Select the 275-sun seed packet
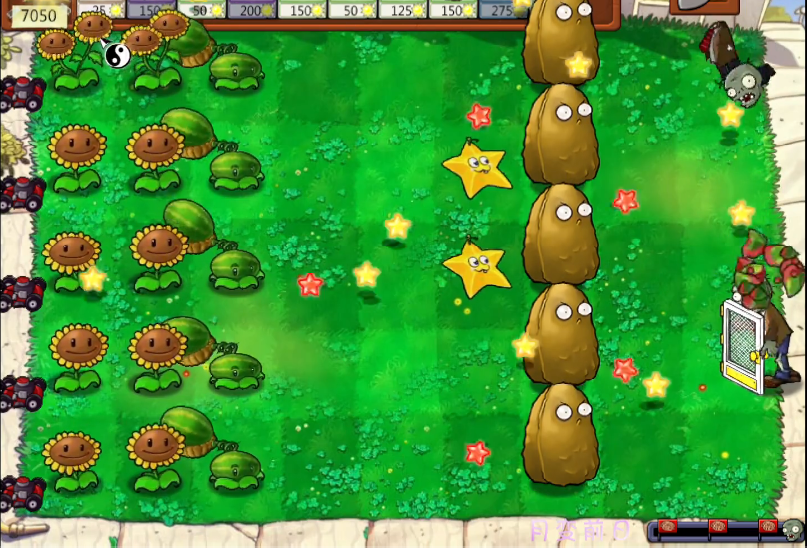Image resolution: width=807 pixels, height=551 pixels. click(x=500, y=9)
